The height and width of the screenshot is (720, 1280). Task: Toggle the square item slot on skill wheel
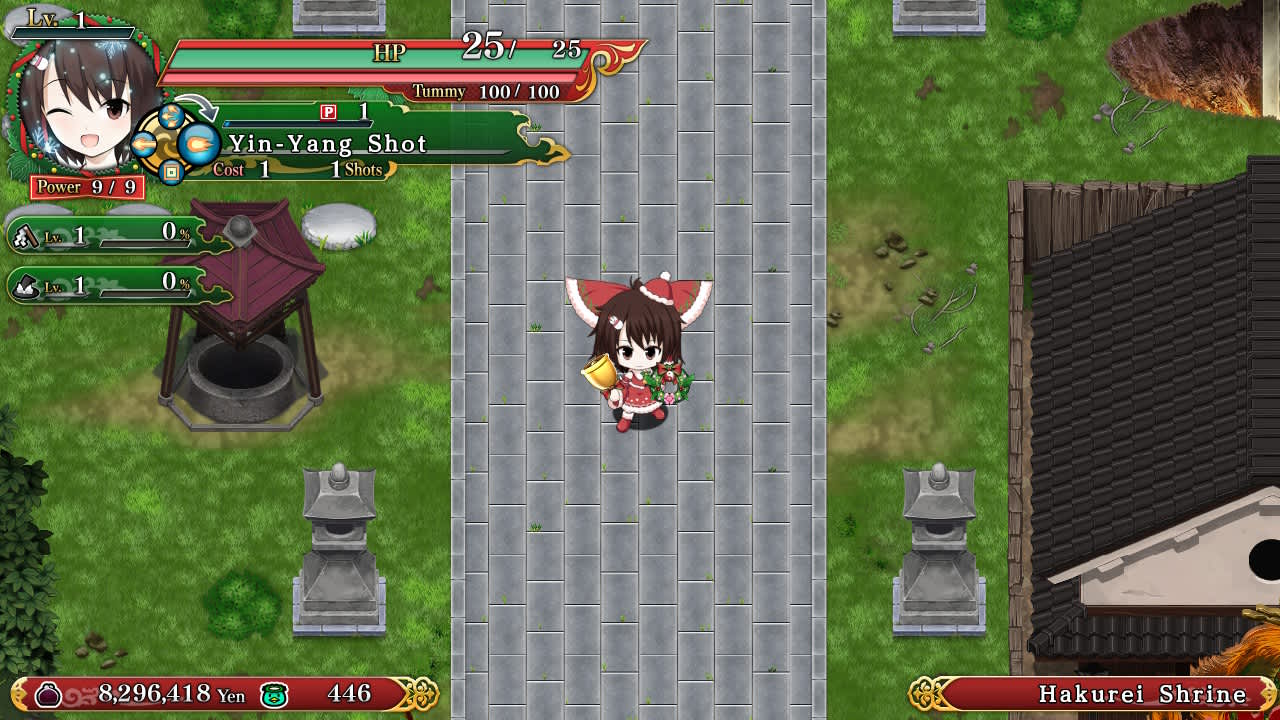pos(171,172)
